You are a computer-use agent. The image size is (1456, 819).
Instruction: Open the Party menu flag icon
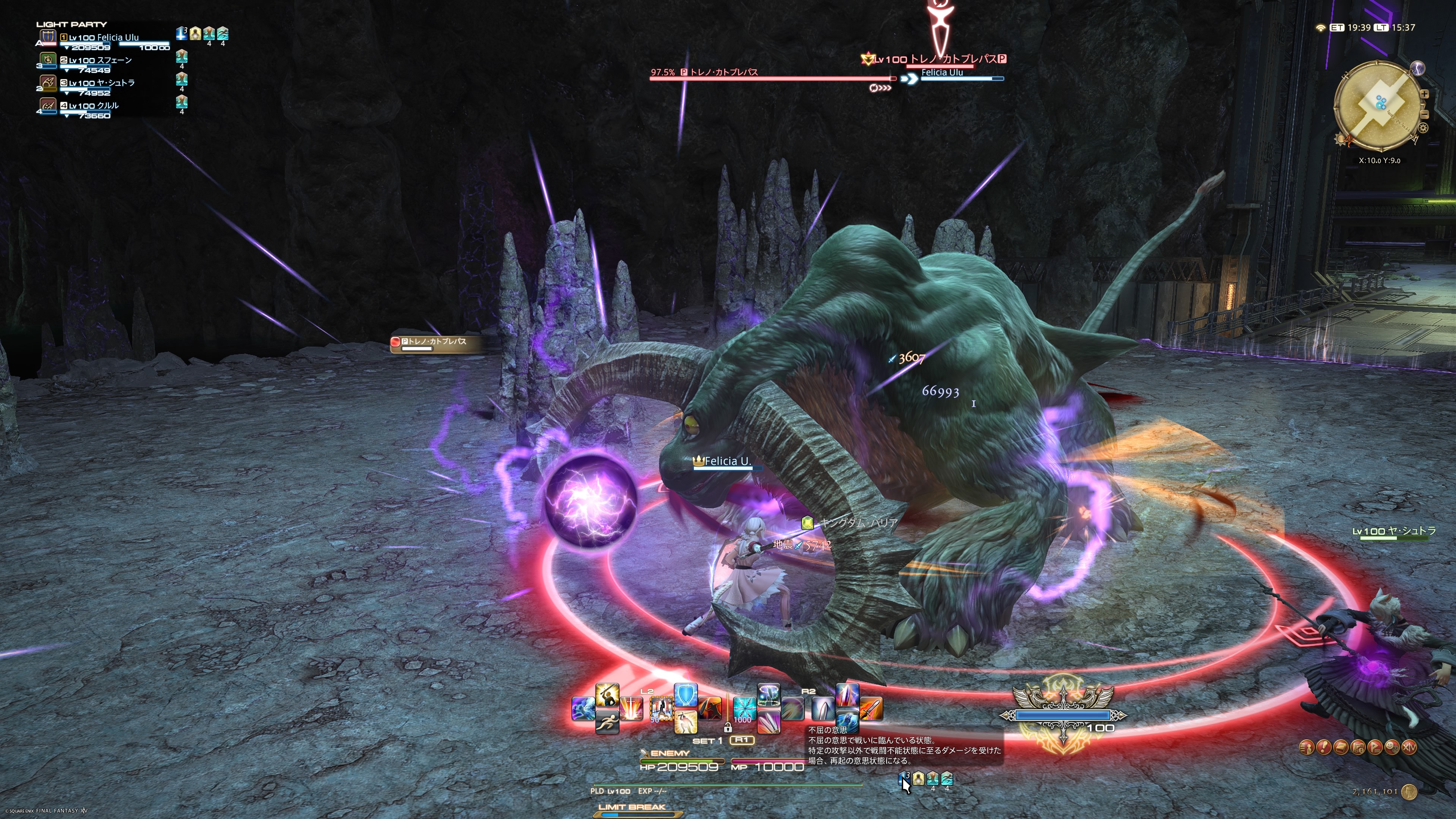pyautogui.click(x=1374, y=747)
